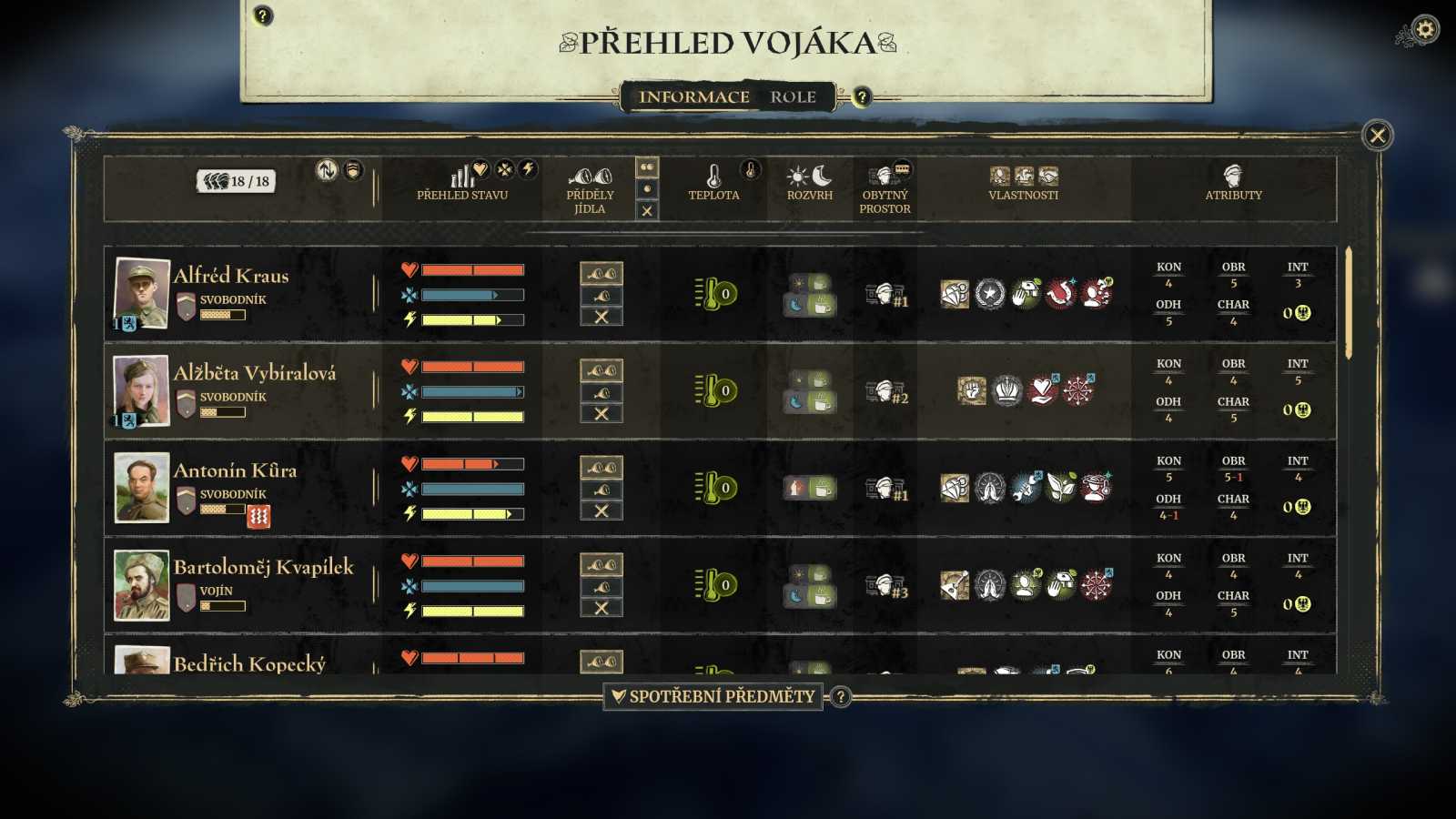Set double food ration in Přídely jídla header
The width and height of the screenshot is (1456, 819).
(648, 166)
